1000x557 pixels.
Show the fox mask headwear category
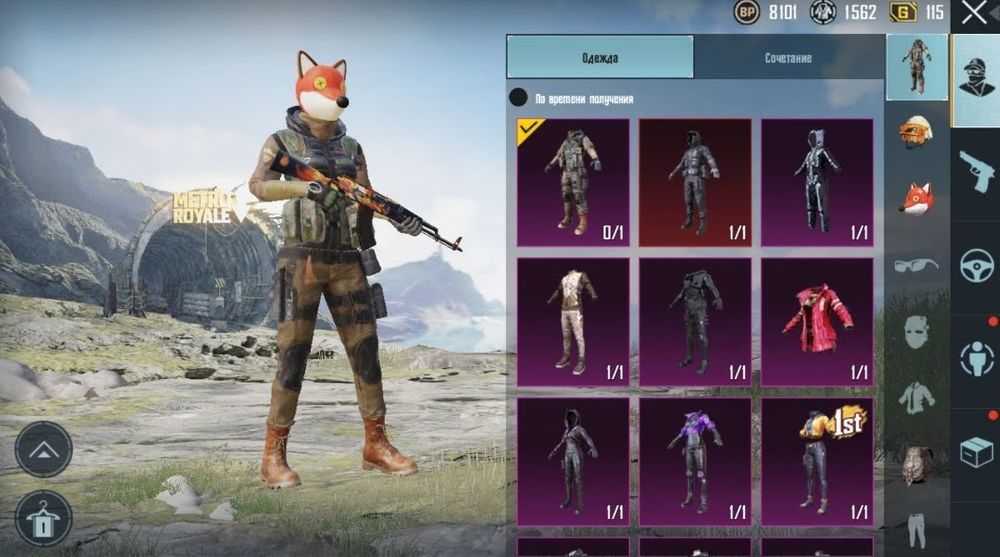click(x=917, y=198)
